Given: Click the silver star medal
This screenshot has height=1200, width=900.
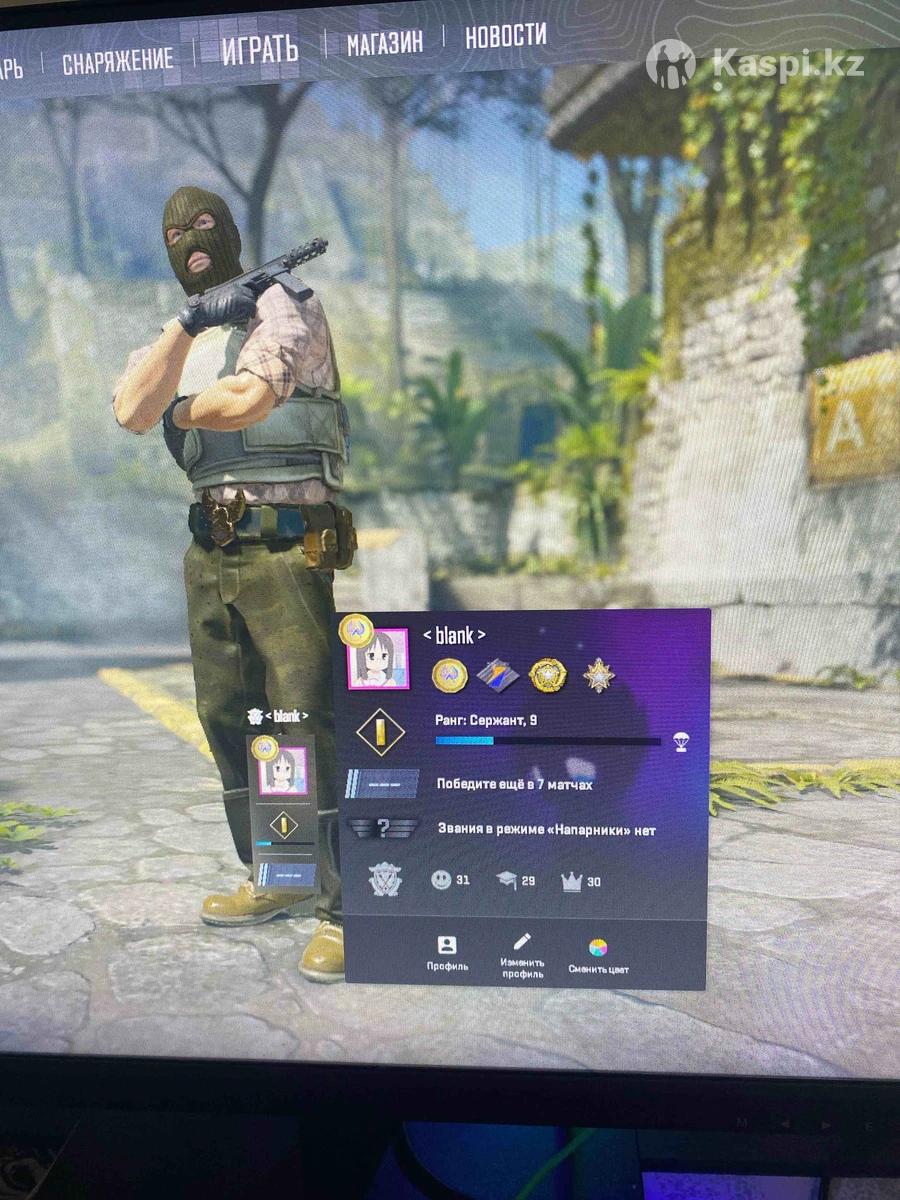Looking at the screenshot, I should point(599,675).
